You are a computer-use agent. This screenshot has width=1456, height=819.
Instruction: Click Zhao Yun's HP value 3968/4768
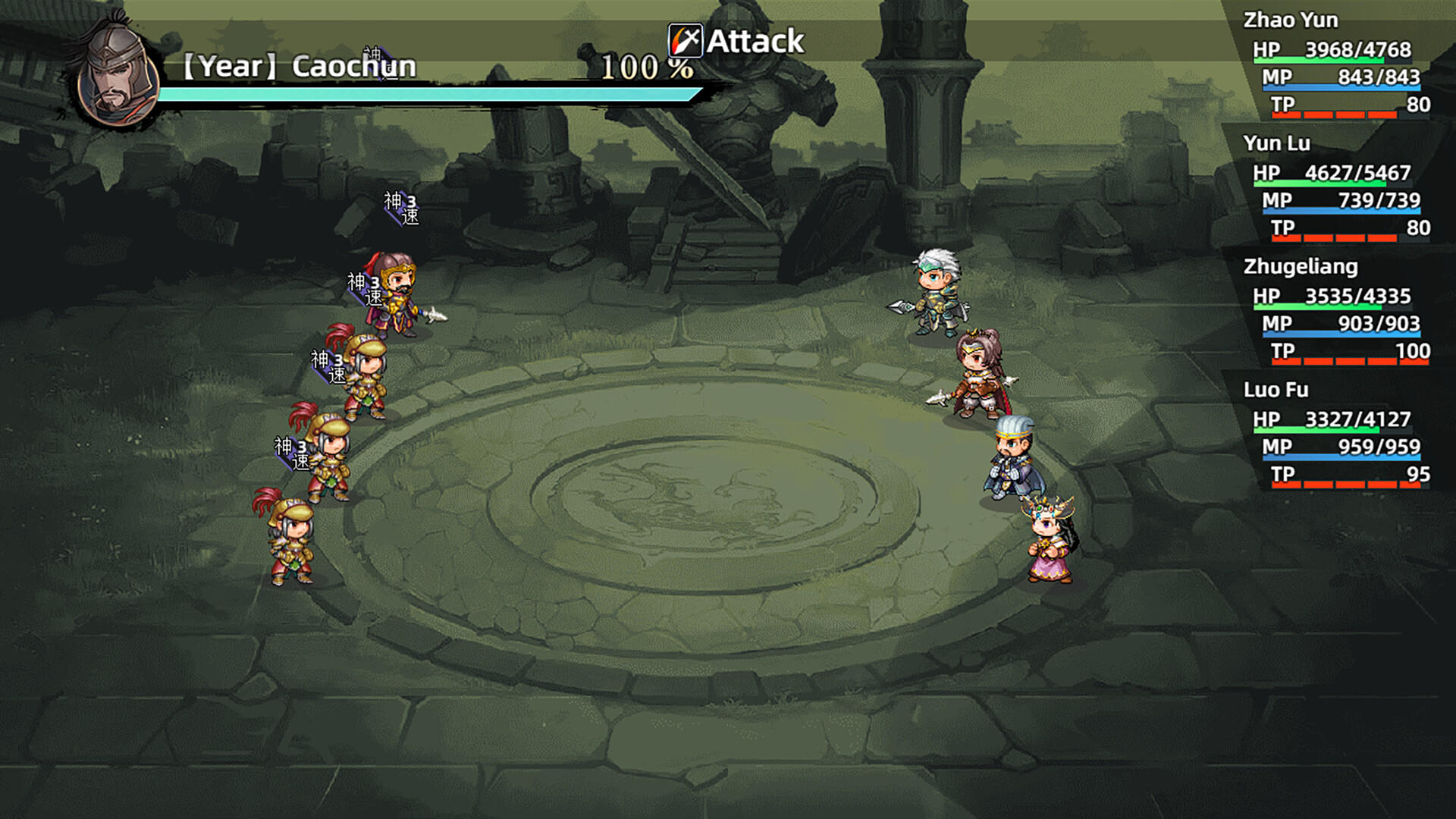[1350, 49]
